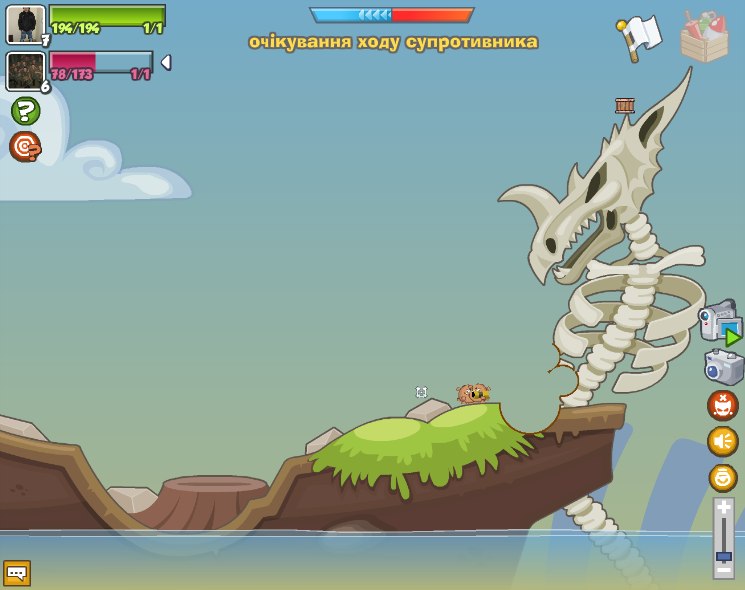Viewport: 745px width, 590px height.
Task: Toggle sound with the orange speaker button
Action: point(723,441)
